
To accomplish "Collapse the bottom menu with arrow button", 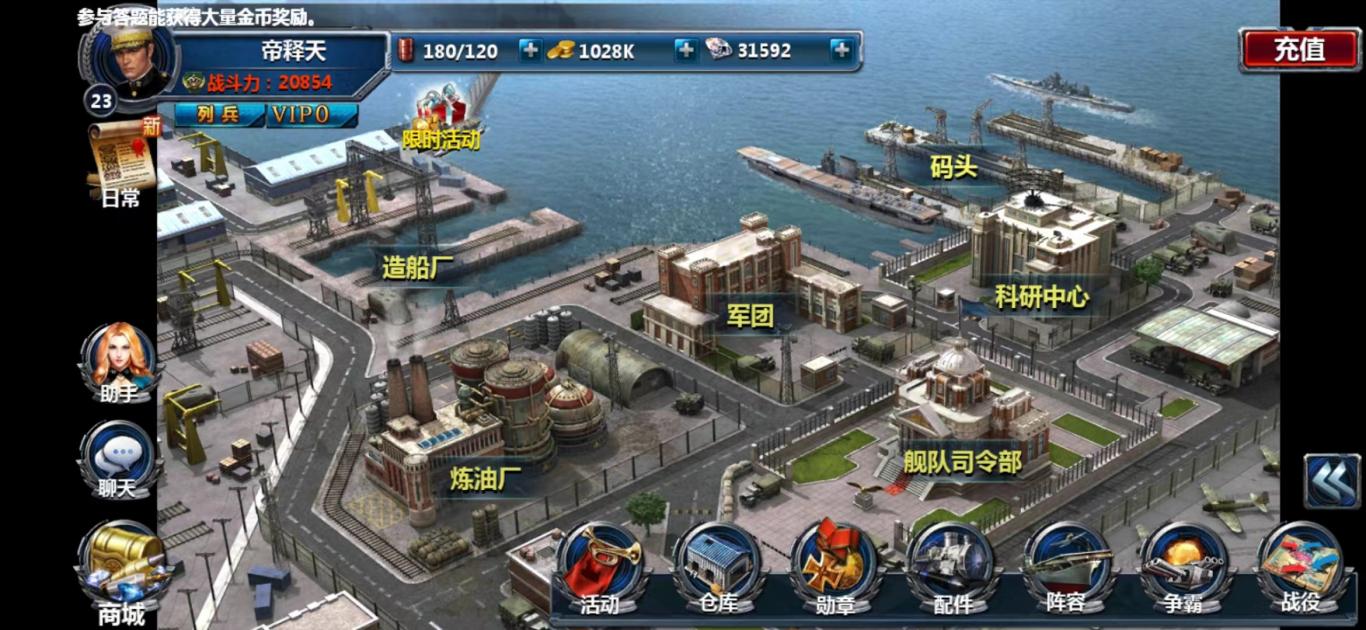I will coord(1331,481).
